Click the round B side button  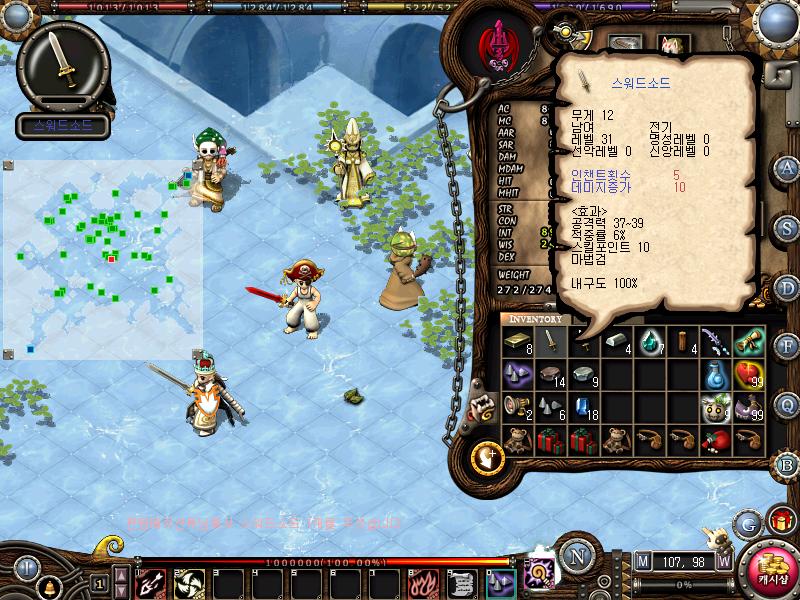click(x=787, y=464)
